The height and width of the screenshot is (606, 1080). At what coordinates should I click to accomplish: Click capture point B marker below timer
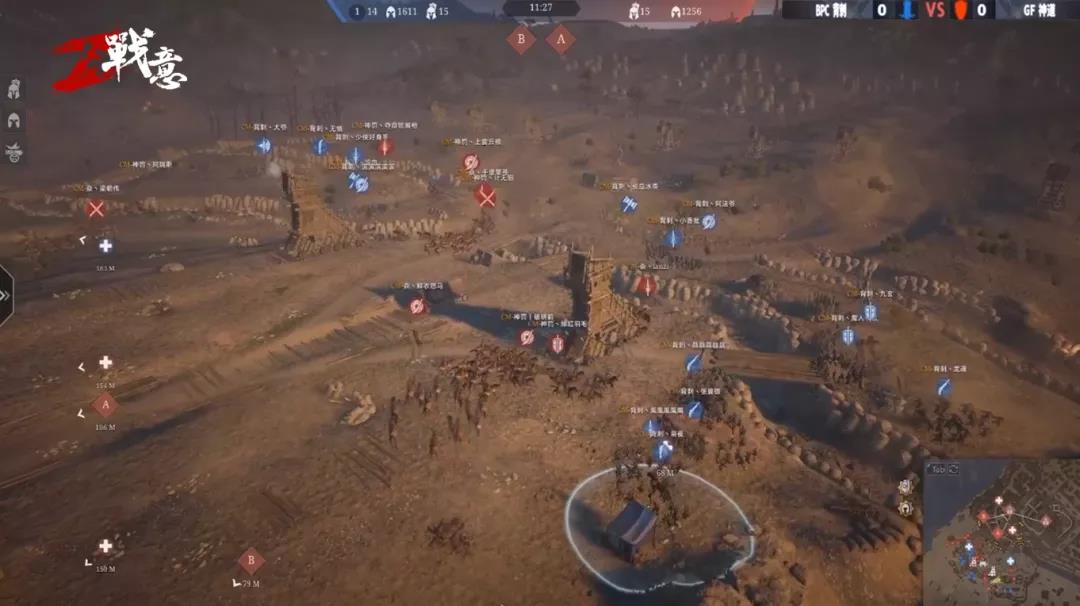pyautogui.click(x=520, y=40)
